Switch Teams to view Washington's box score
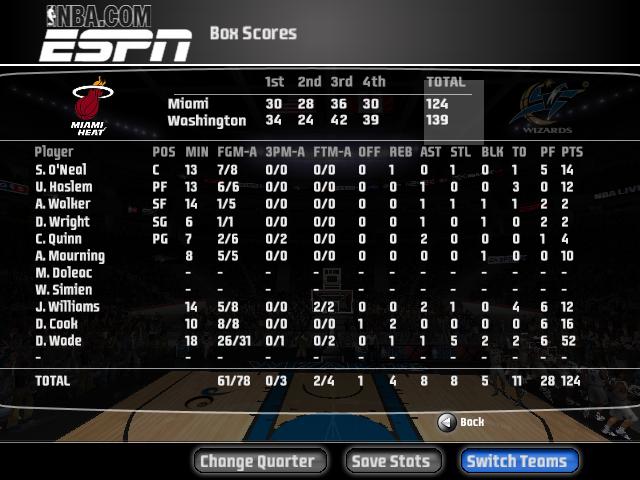This screenshot has width=640, height=480. tap(518, 461)
